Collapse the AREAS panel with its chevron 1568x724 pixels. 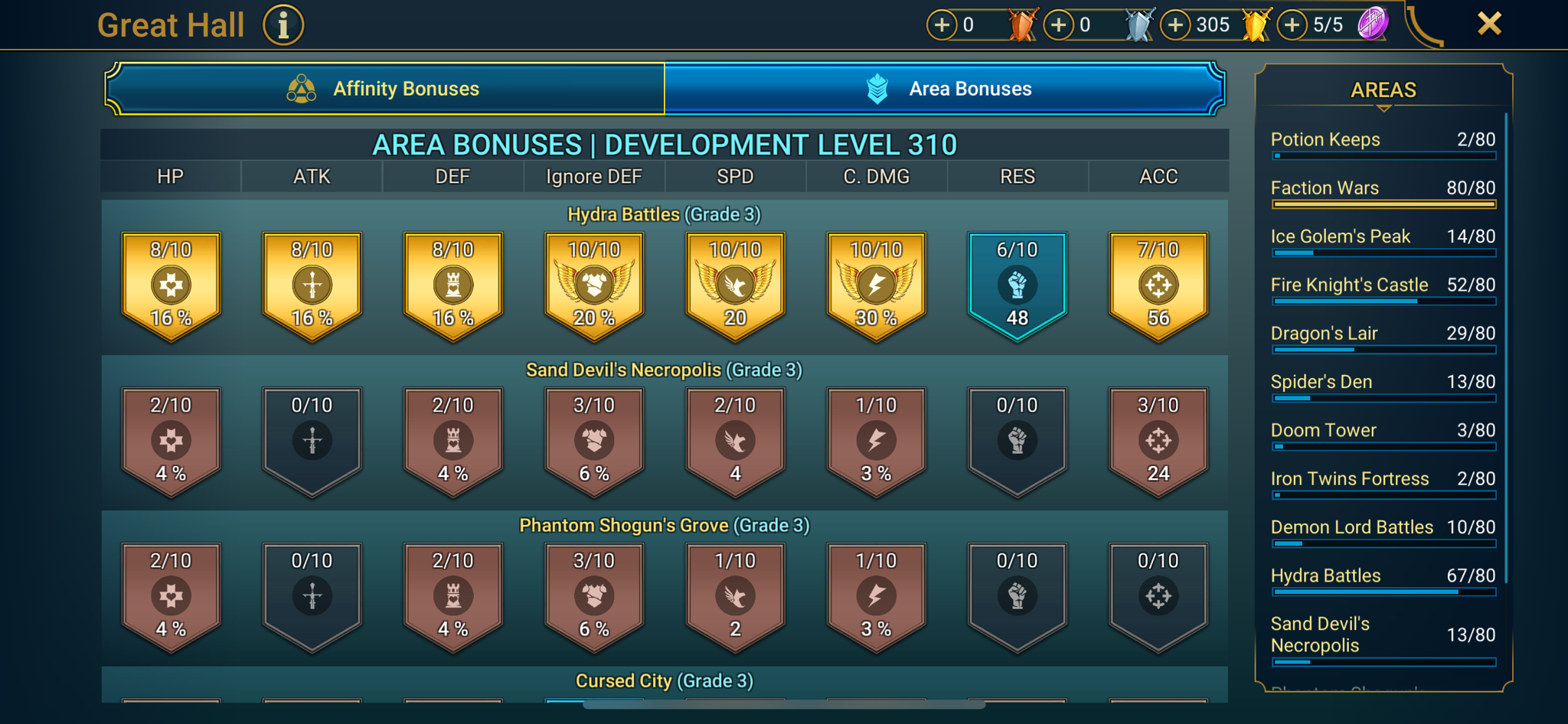(1383, 109)
